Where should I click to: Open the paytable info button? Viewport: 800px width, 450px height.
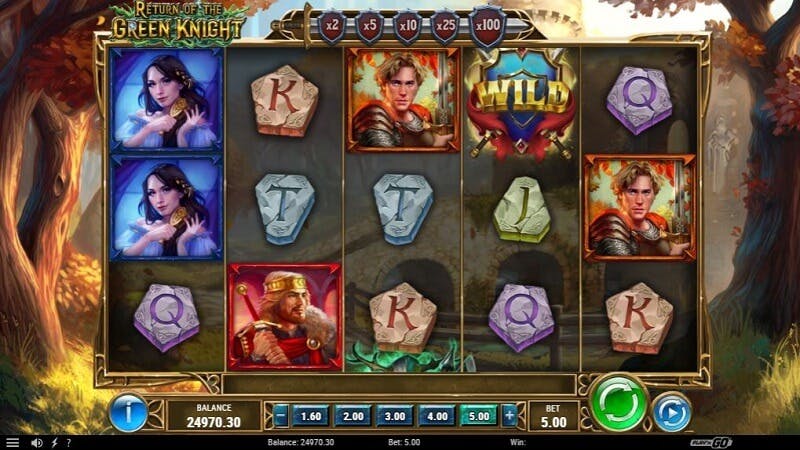pos(127,412)
